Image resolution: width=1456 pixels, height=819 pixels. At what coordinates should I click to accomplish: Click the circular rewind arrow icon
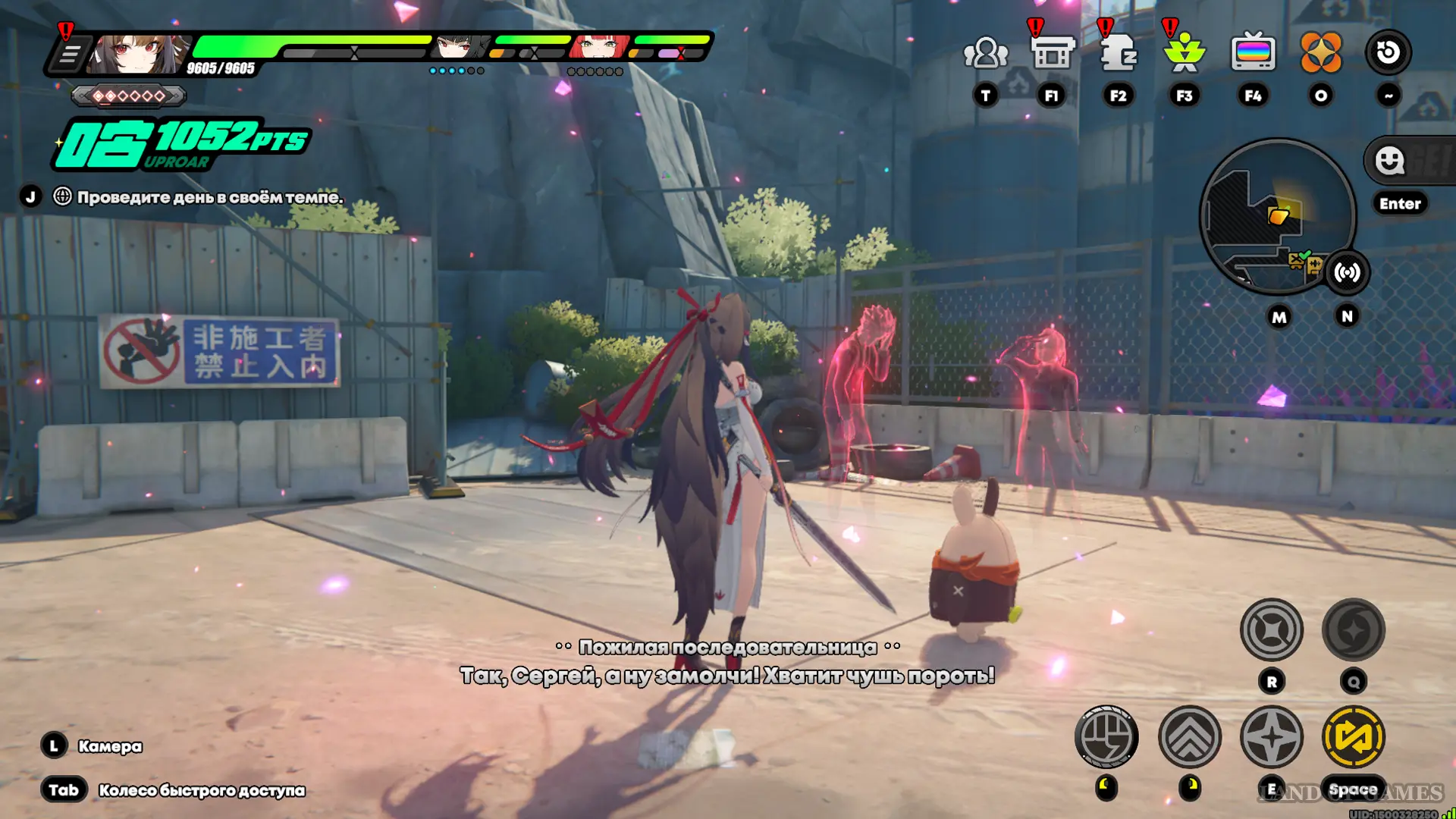(1388, 52)
